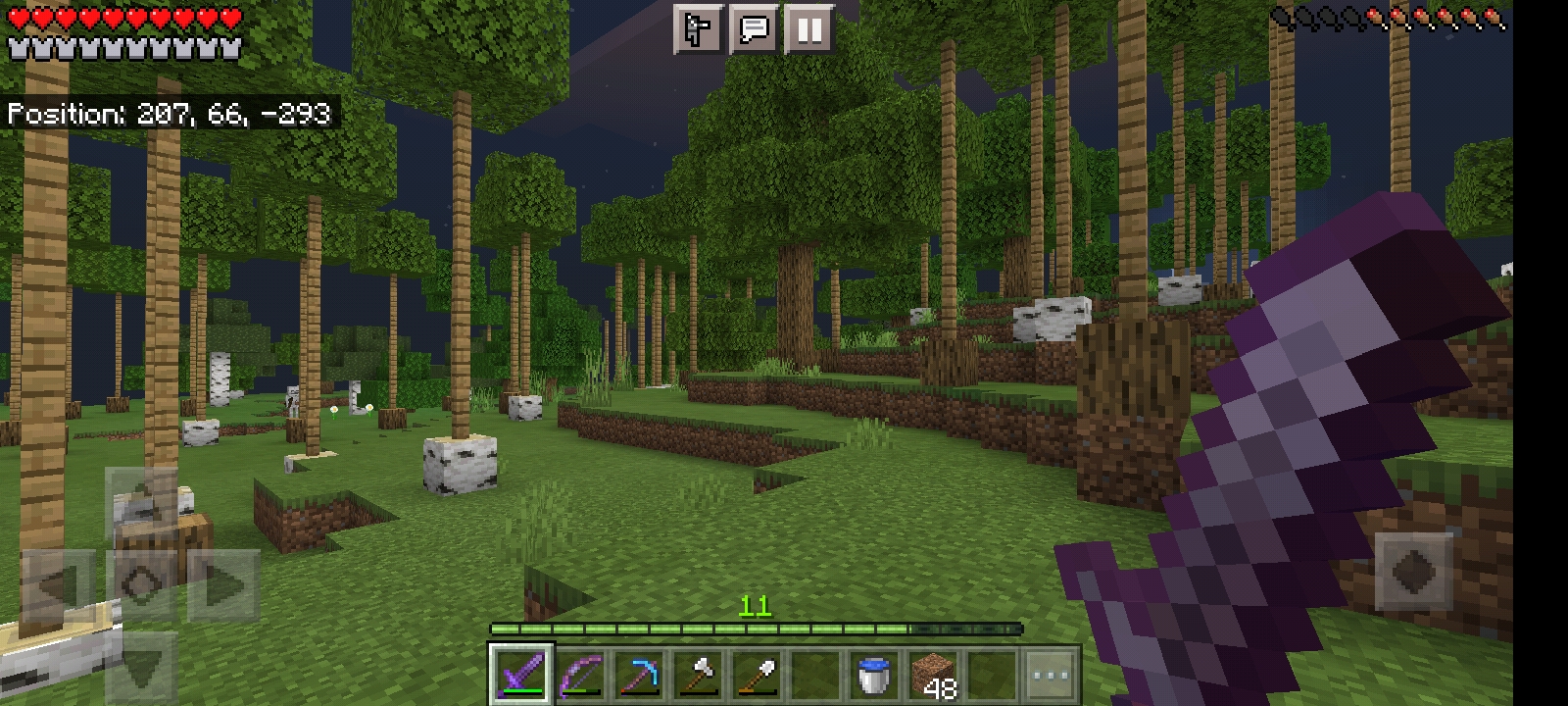Viewport: 1568px width, 706px height.
Task: Tap the move backward arrow
Action: point(142,667)
